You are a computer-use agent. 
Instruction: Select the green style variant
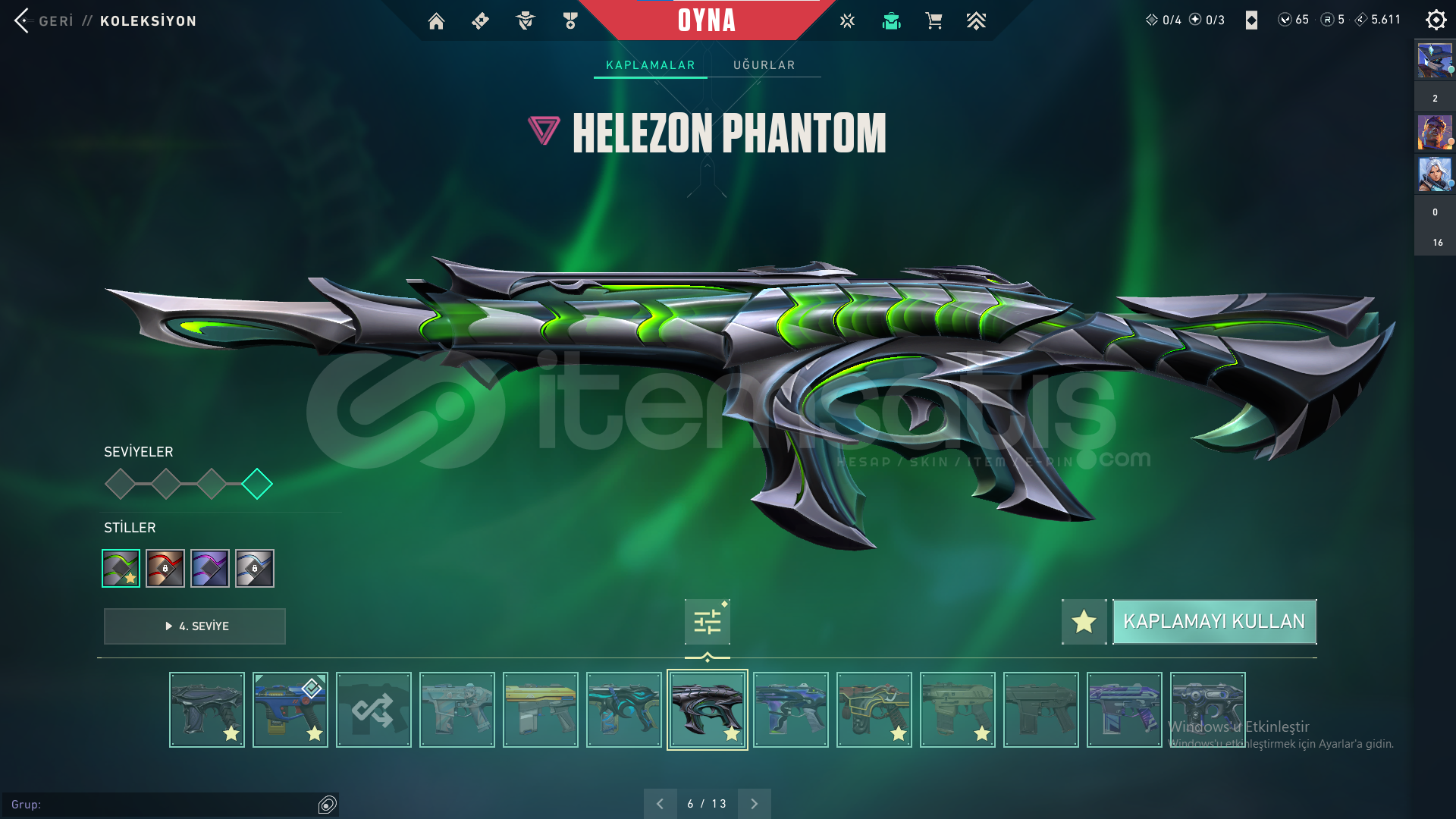121,568
